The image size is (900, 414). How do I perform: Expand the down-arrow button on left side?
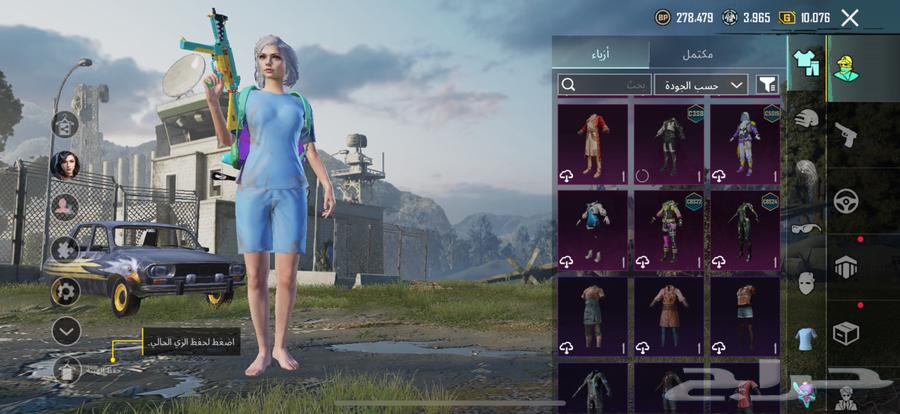66,330
